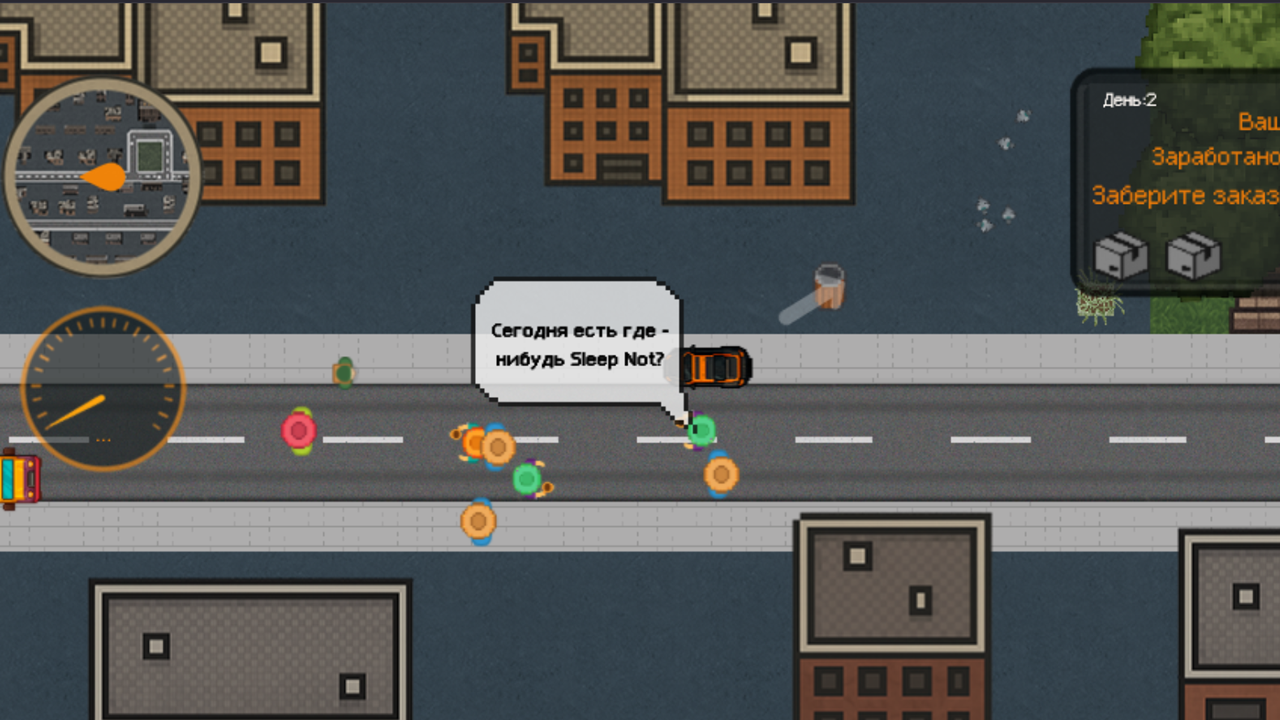Click the Ваш label in the HUD
Screen dimensions: 1280x720
tap(1258, 119)
